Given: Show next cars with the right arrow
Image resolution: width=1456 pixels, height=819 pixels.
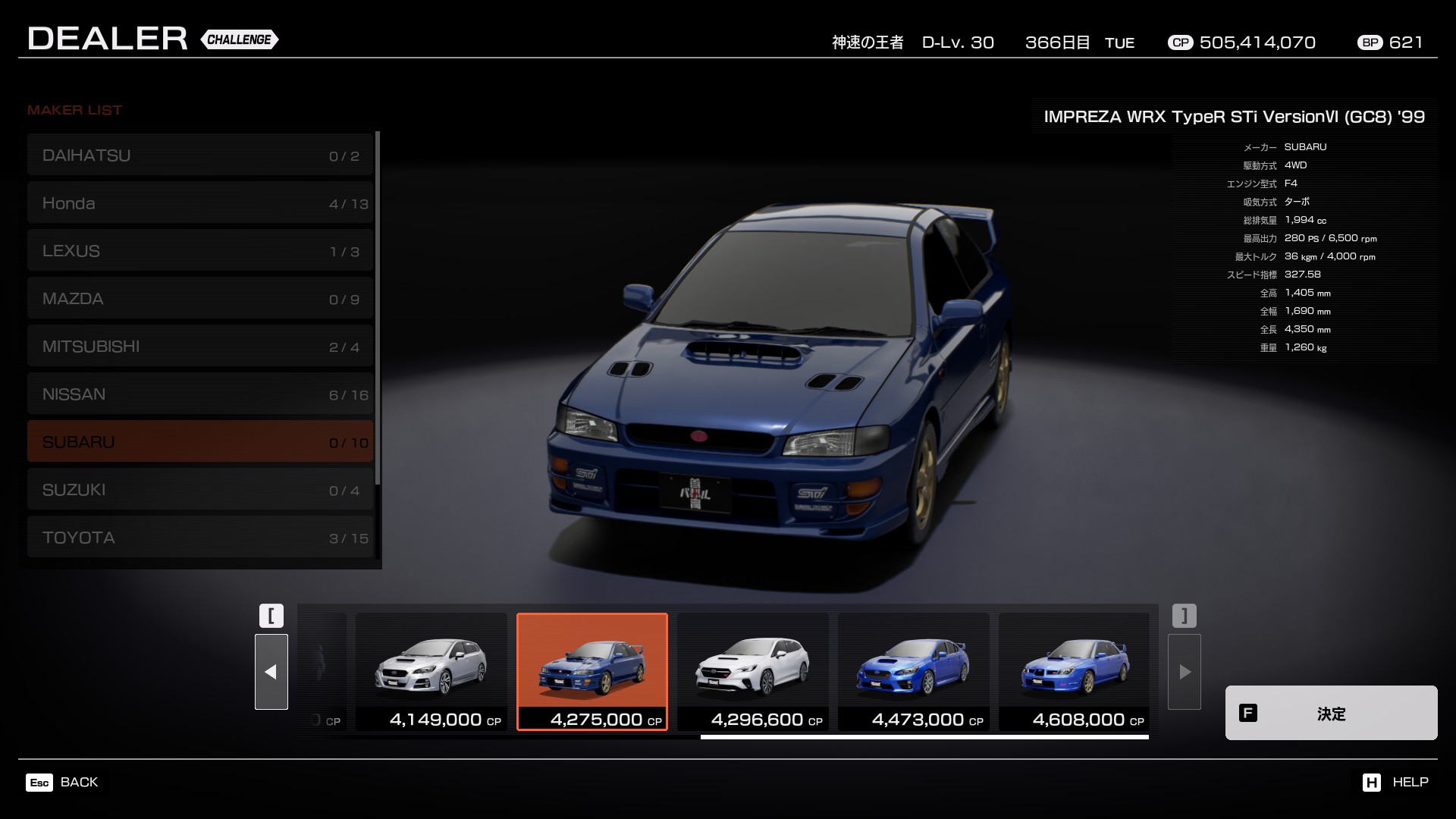Looking at the screenshot, I should pyautogui.click(x=1184, y=672).
